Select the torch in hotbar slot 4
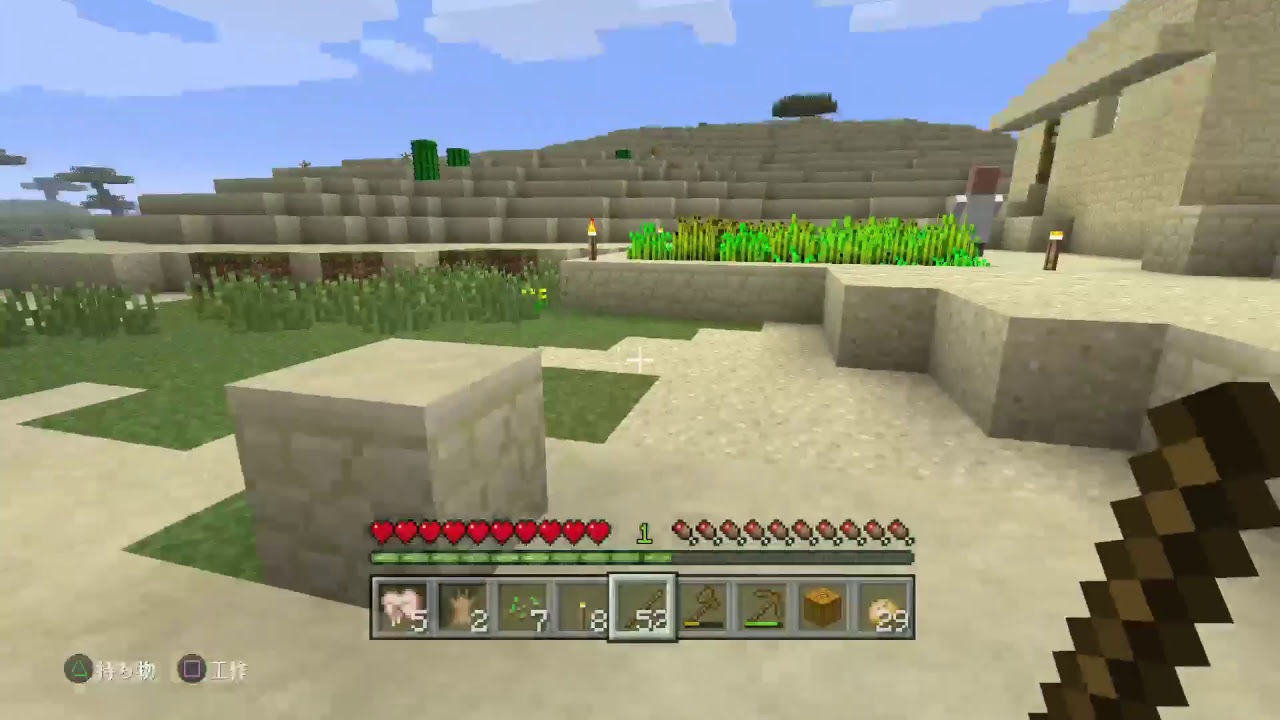 point(583,605)
